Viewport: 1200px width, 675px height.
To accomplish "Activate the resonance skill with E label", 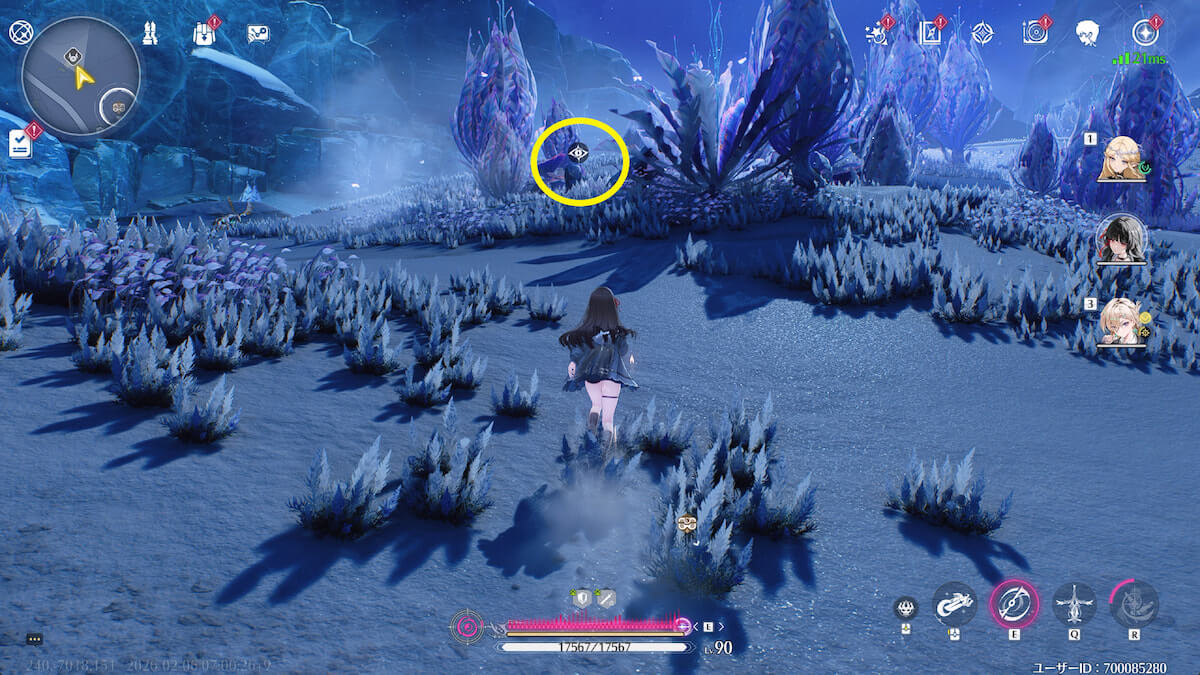I will tap(1014, 605).
